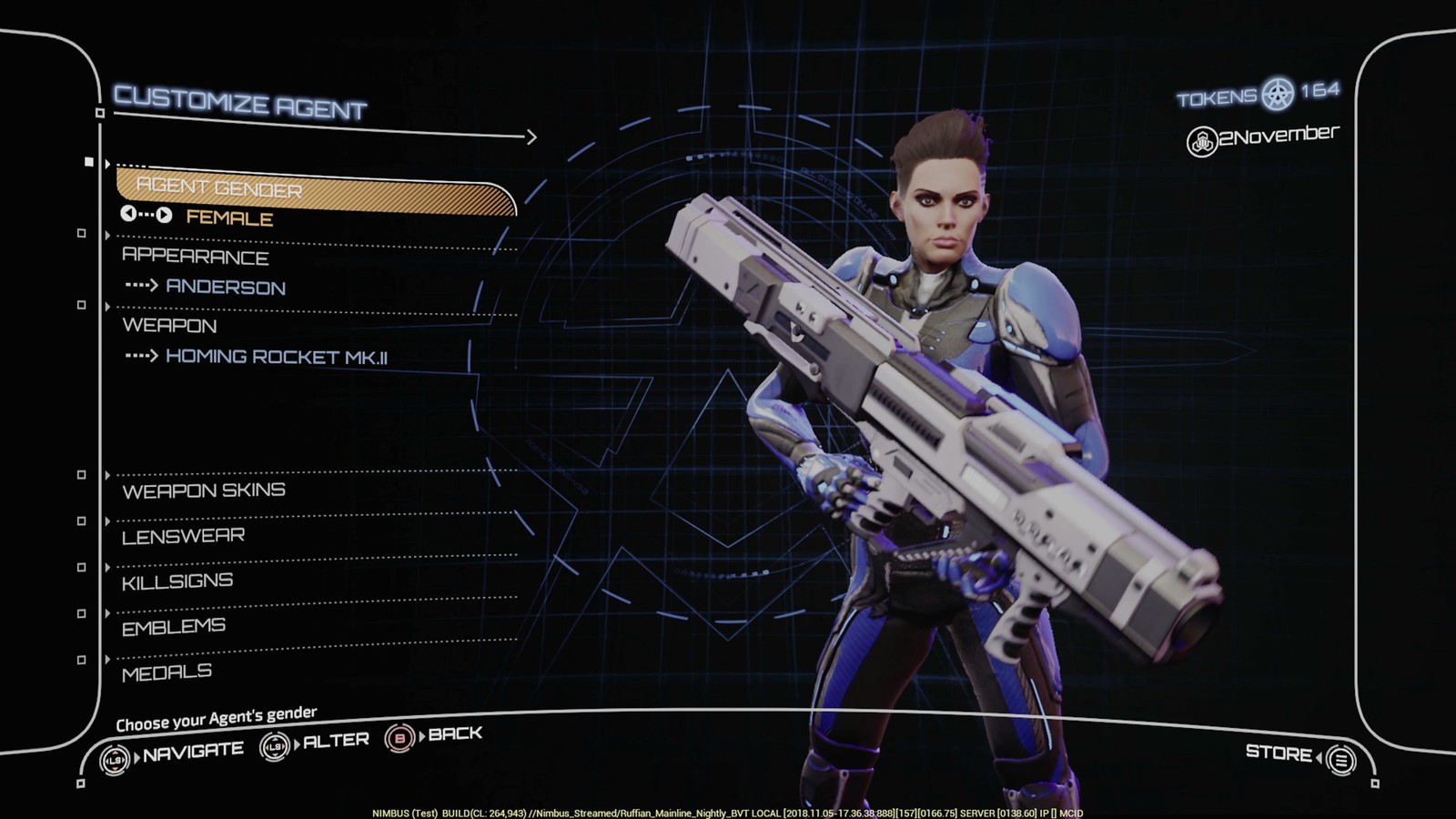The height and width of the screenshot is (819, 1456).
Task: Open the Weapon option
Action: pyautogui.click(x=169, y=325)
